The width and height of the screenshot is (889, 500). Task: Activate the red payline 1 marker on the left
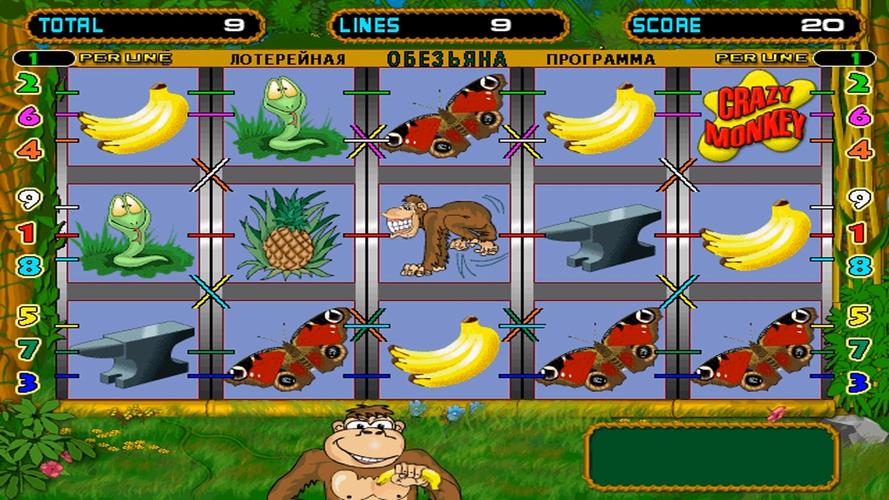coord(29,233)
